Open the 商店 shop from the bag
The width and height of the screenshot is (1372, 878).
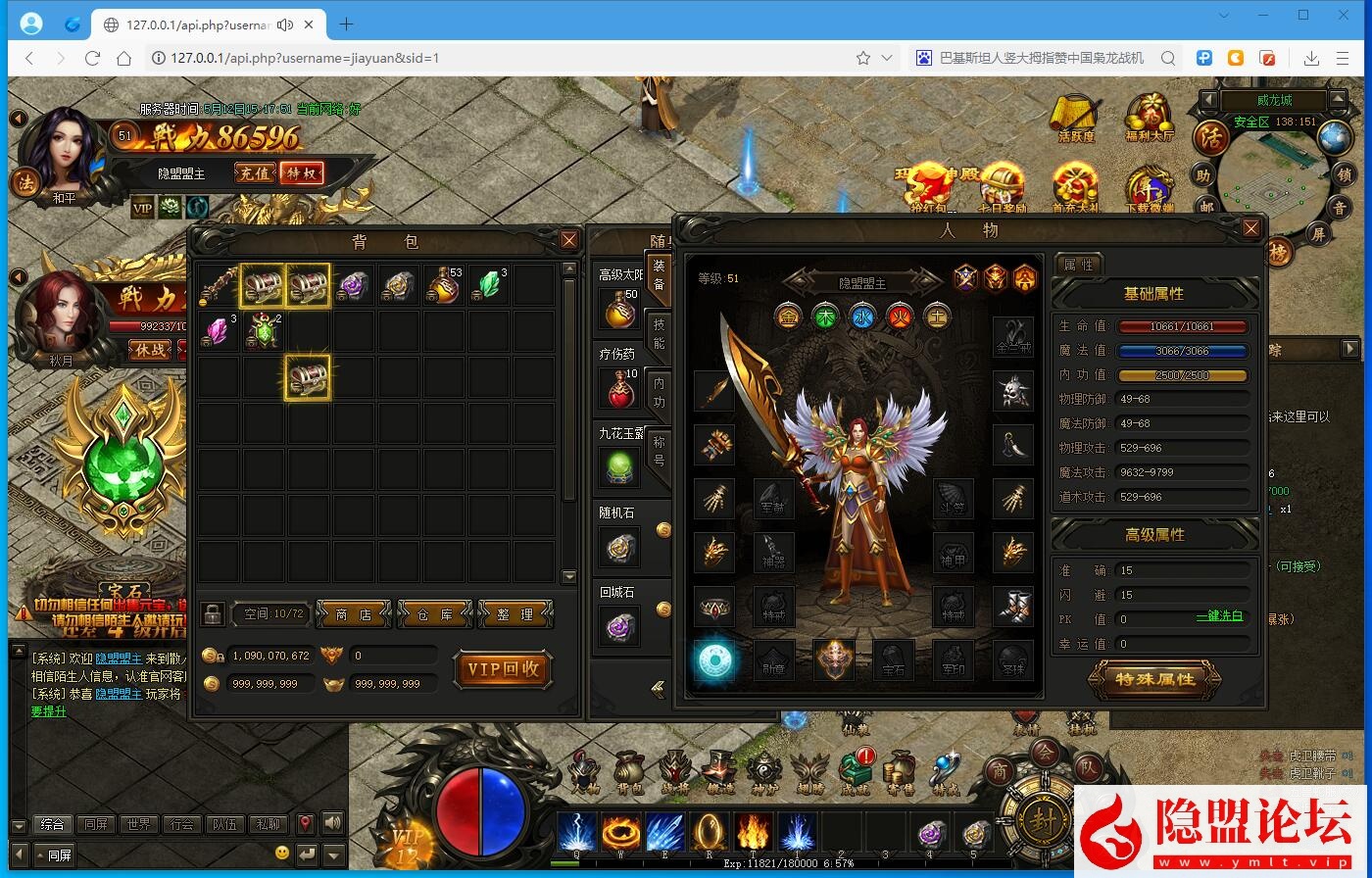pos(354,614)
